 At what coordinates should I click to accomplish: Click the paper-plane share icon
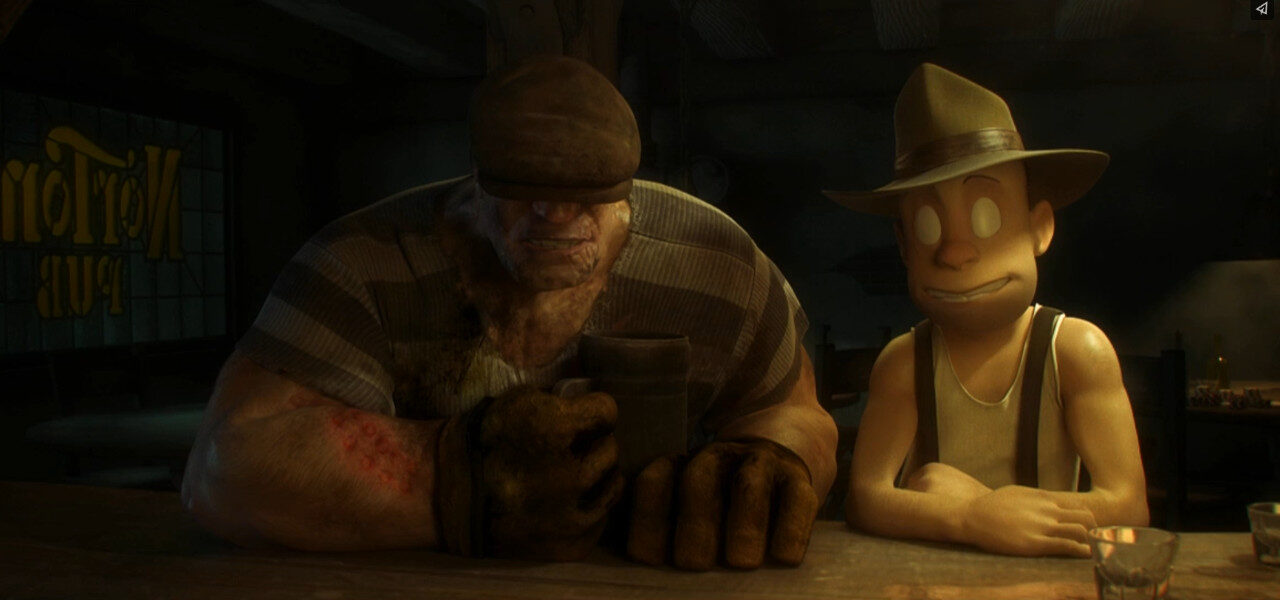[1261, 9]
